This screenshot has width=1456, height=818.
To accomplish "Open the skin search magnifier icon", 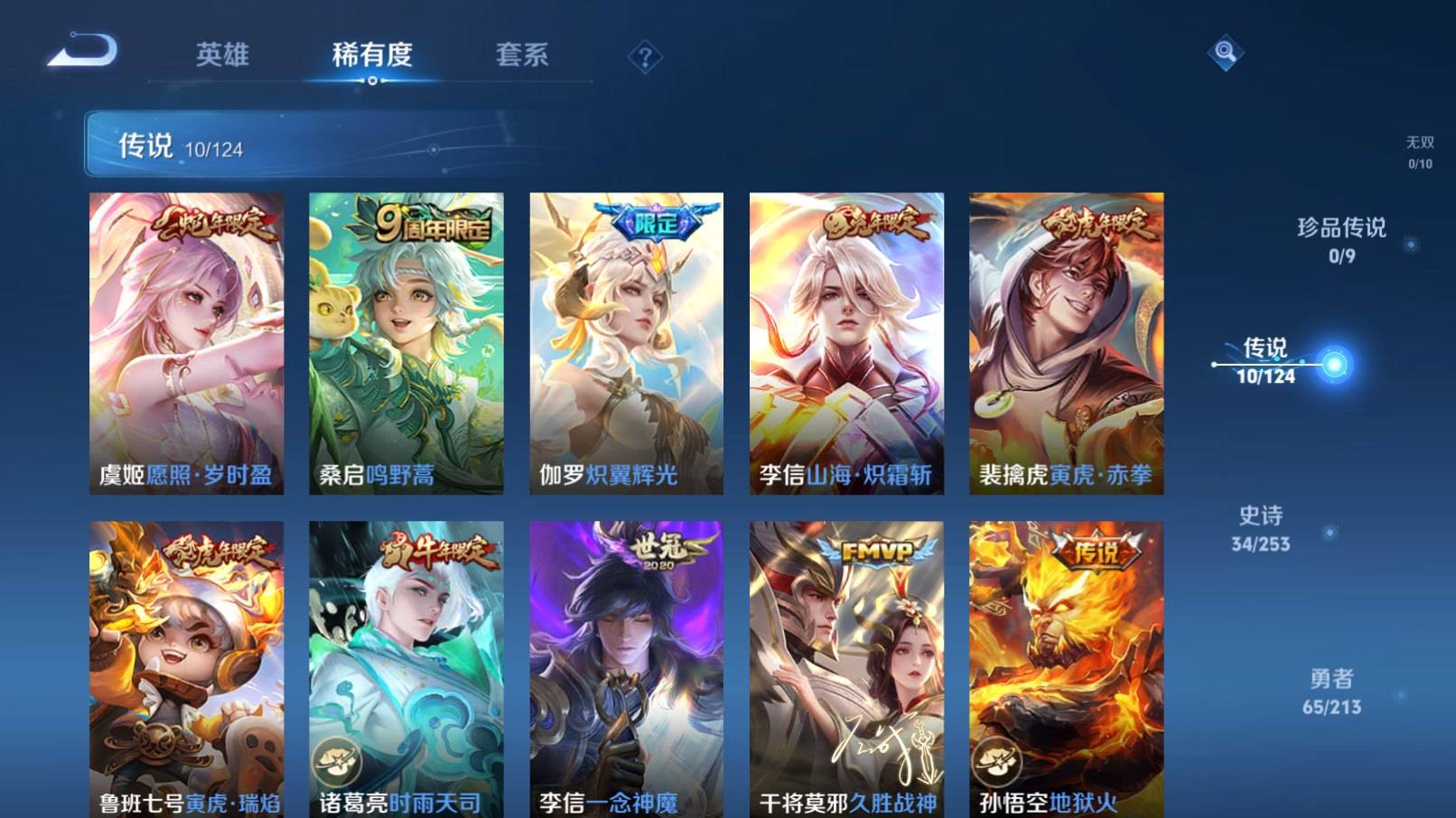I will [x=1227, y=54].
